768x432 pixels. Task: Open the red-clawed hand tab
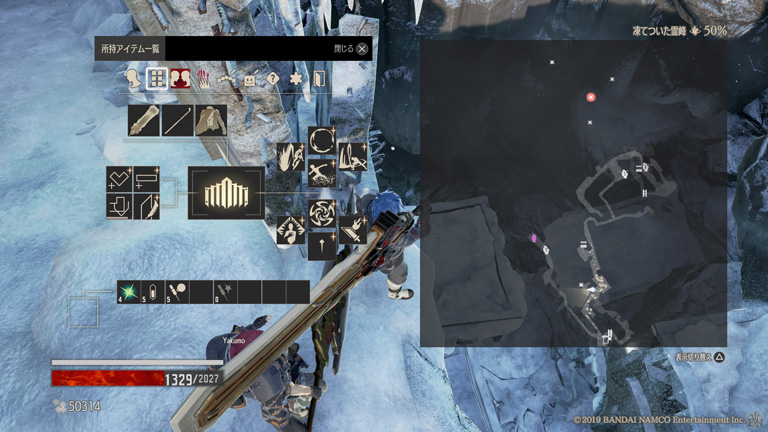tap(204, 79)
